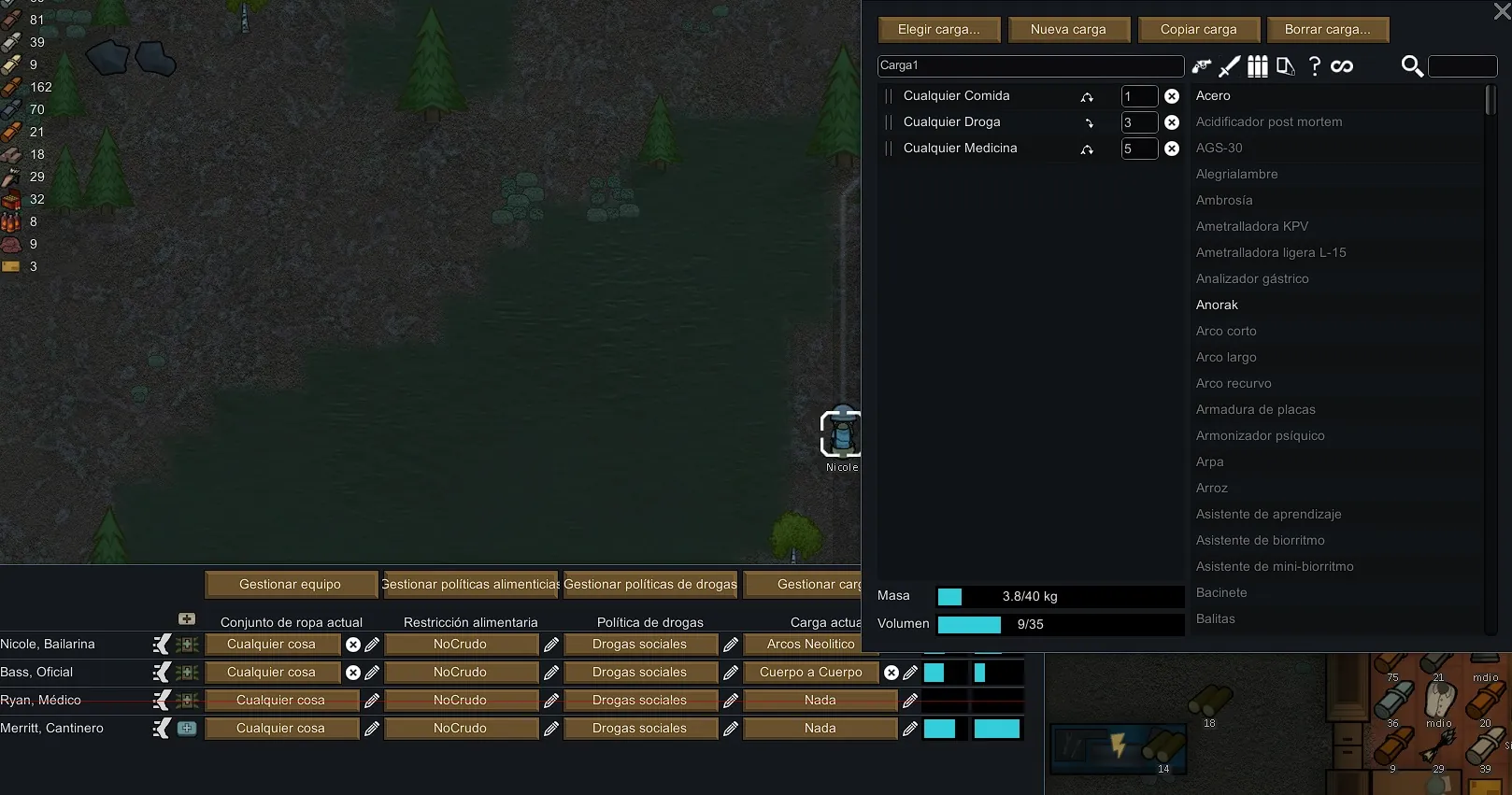Edit the 'Carga1' loadout name field
Screen dimensions: 1512x795
[x=1030, y=65]
